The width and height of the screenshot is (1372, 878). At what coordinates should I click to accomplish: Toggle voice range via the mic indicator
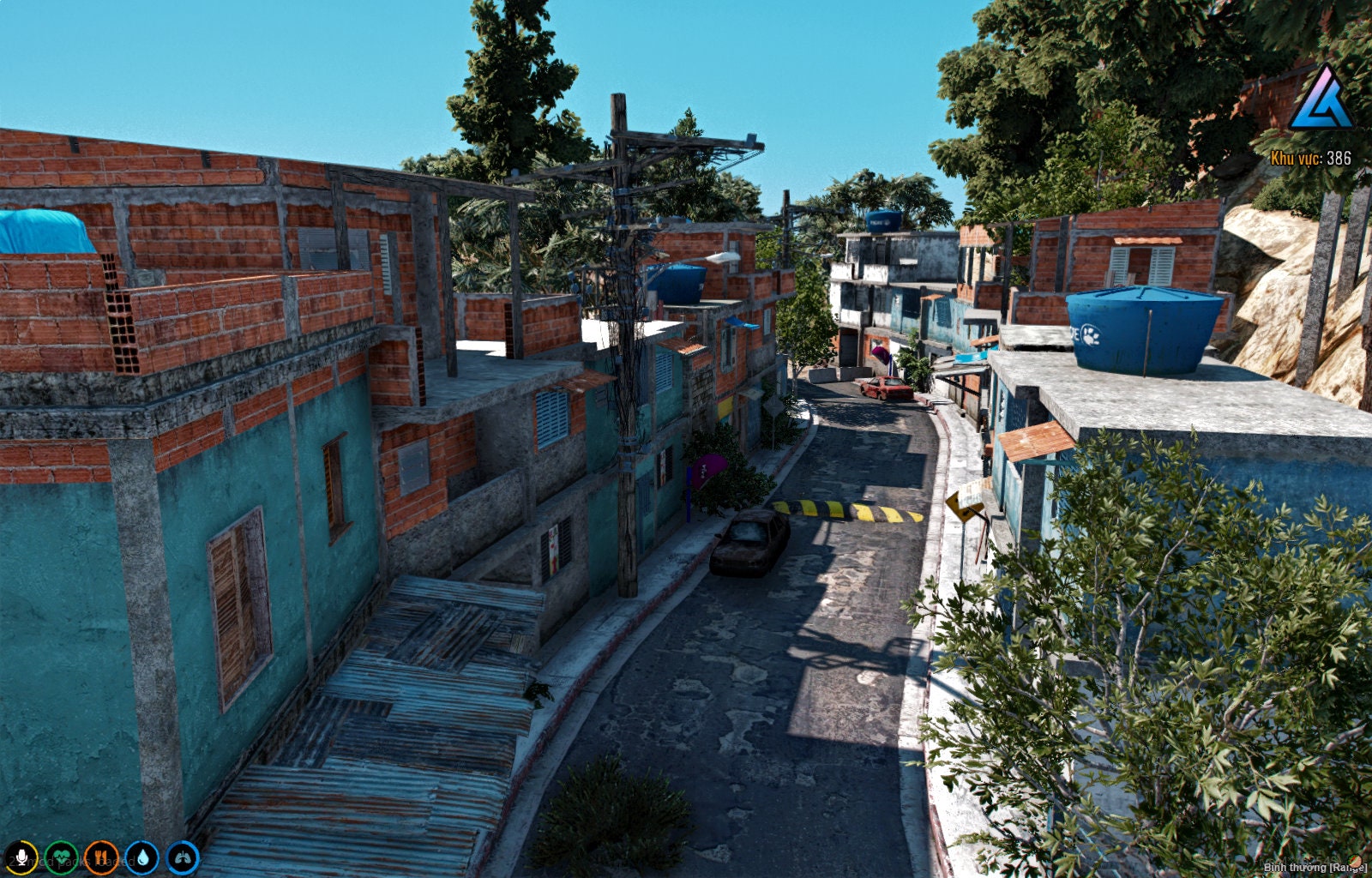point(22,857)
